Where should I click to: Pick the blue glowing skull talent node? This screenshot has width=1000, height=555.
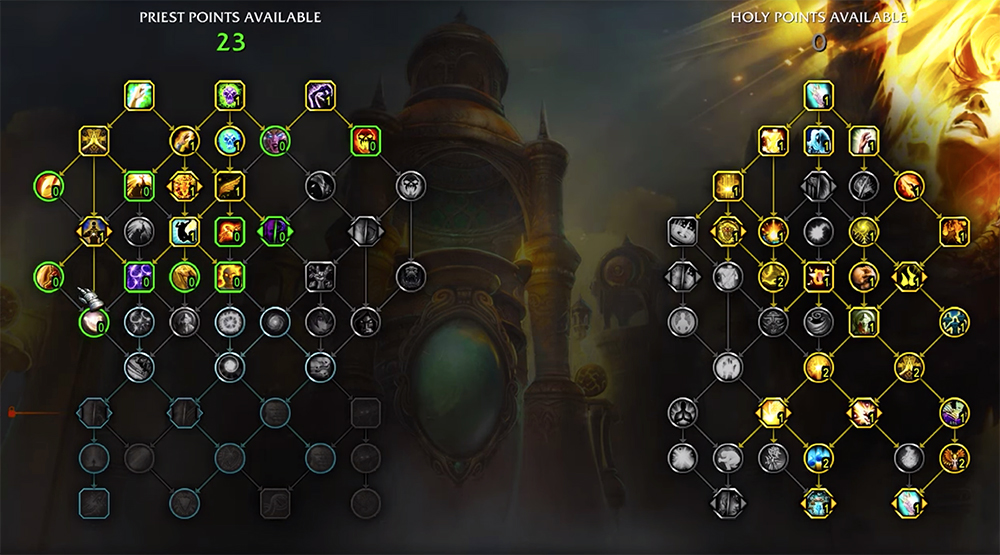[231, 140]
